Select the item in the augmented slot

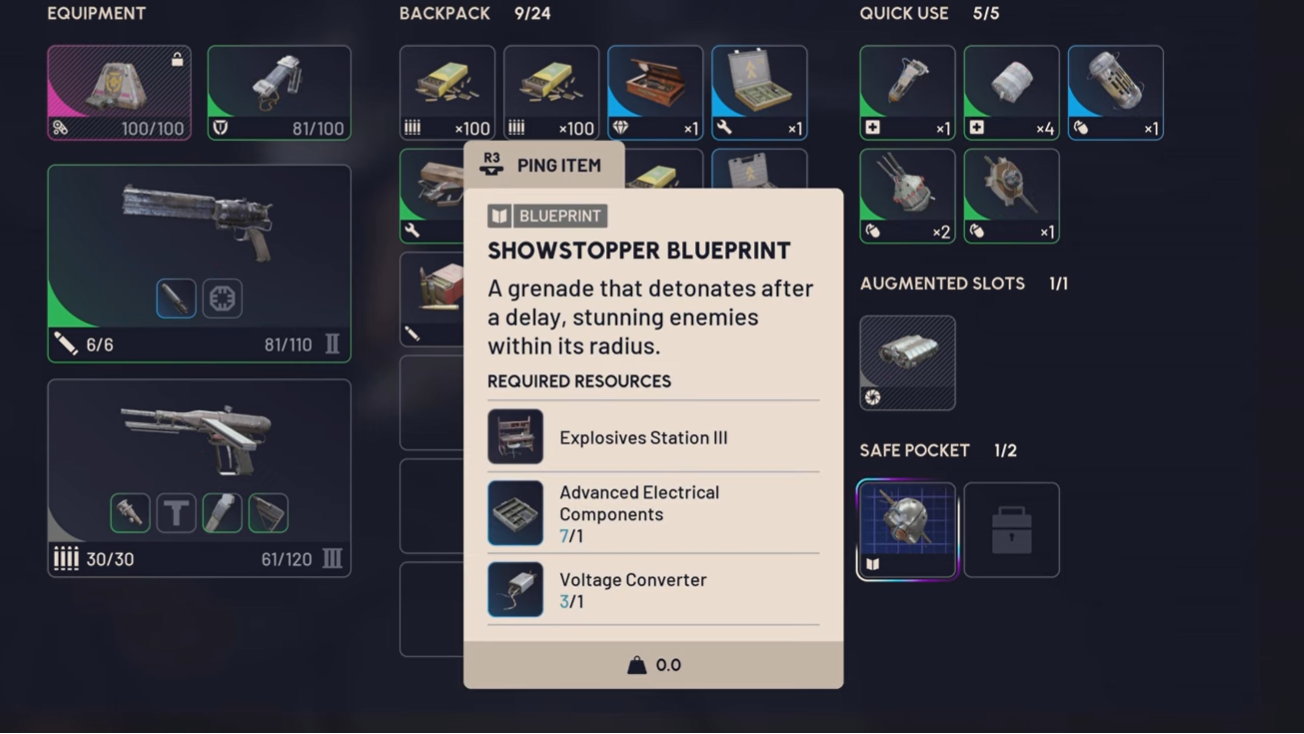[x=907, y=362]
